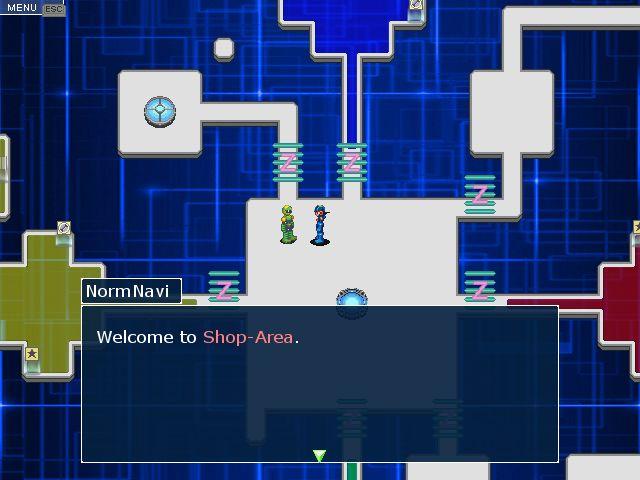Open the MENU button

21,8
